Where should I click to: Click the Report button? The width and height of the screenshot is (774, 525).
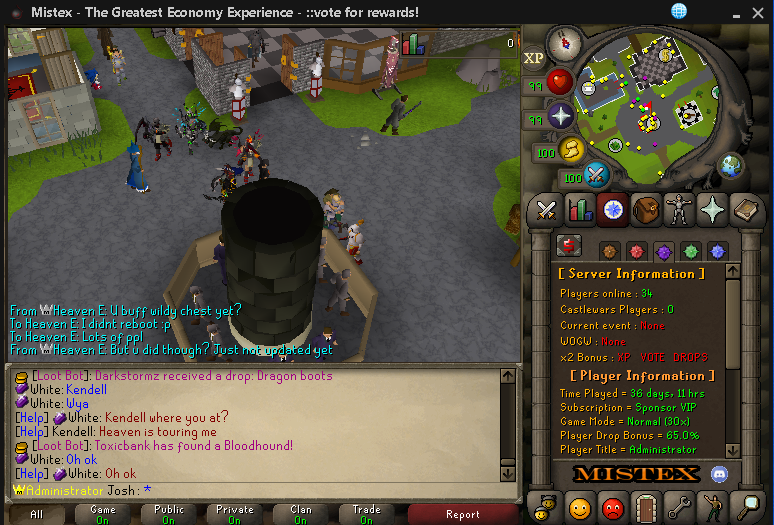pos(463,514)
